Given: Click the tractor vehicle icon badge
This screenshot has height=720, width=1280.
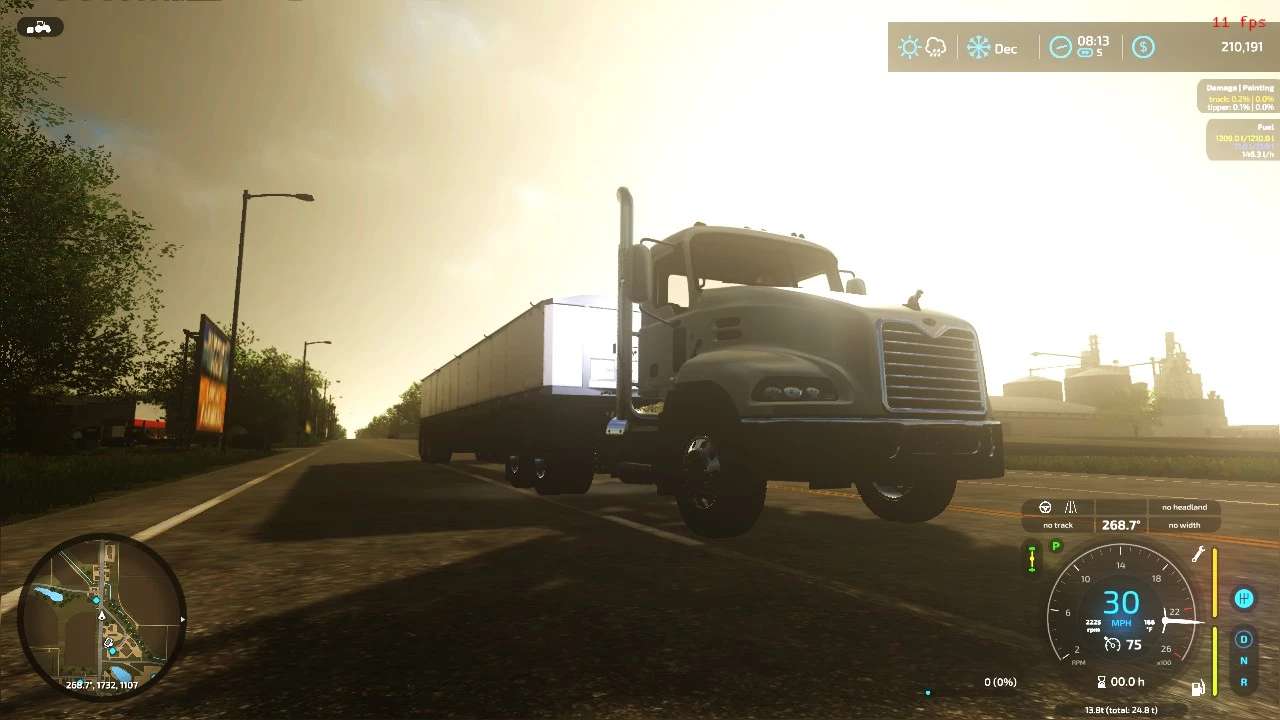Looking at the screenshot, I should tap(40, 27).
